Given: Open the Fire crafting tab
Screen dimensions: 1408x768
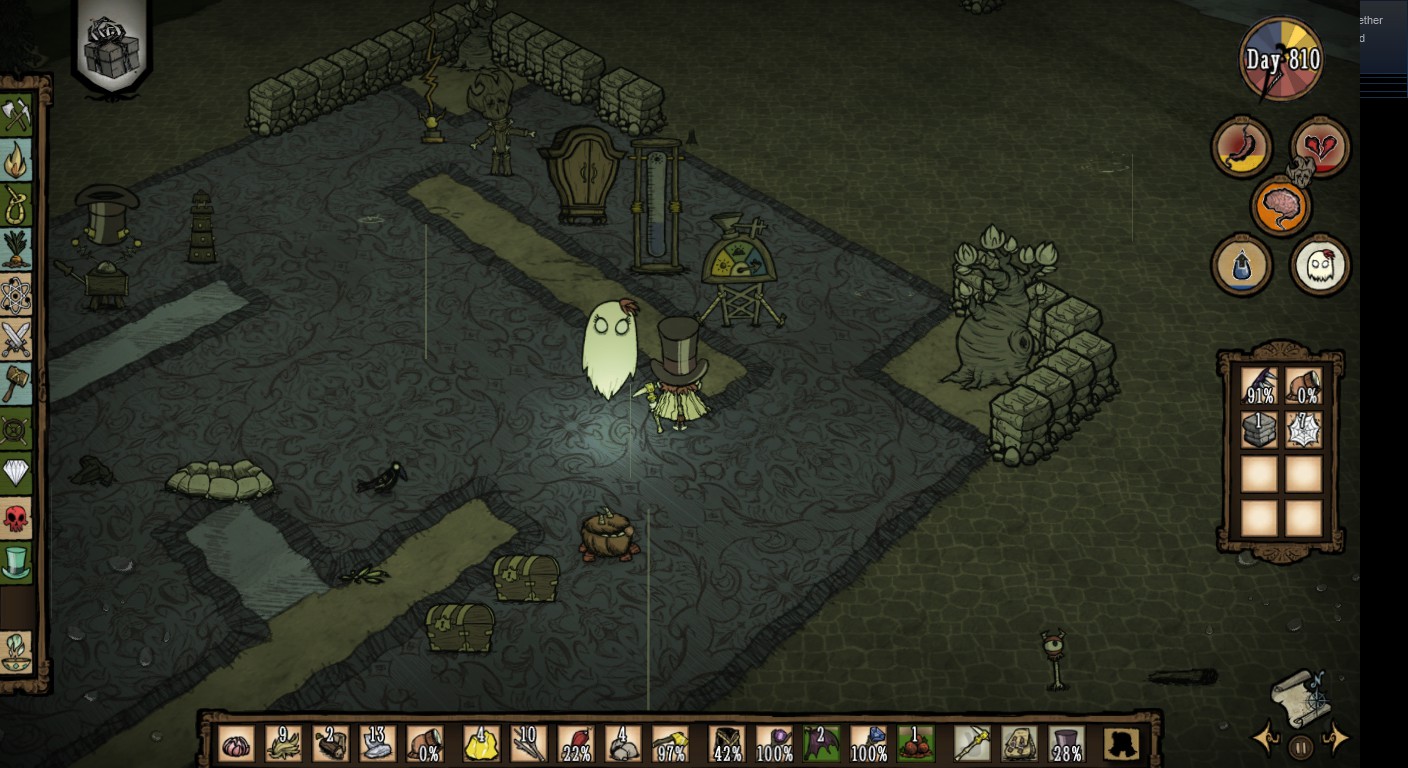Looking at the screenshot, I should coord(17,160).
